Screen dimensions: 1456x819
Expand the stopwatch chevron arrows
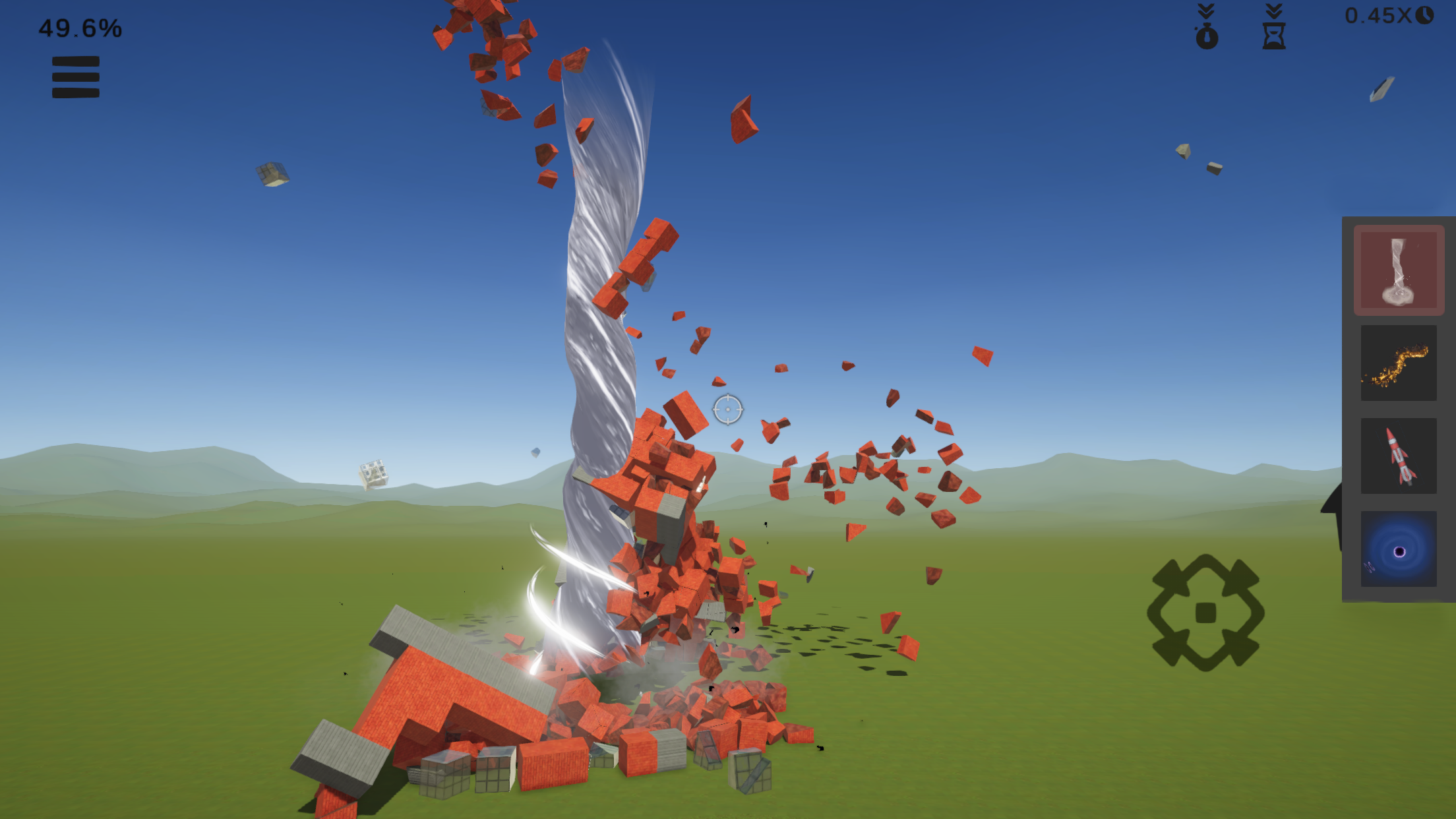click(1207, 10)
